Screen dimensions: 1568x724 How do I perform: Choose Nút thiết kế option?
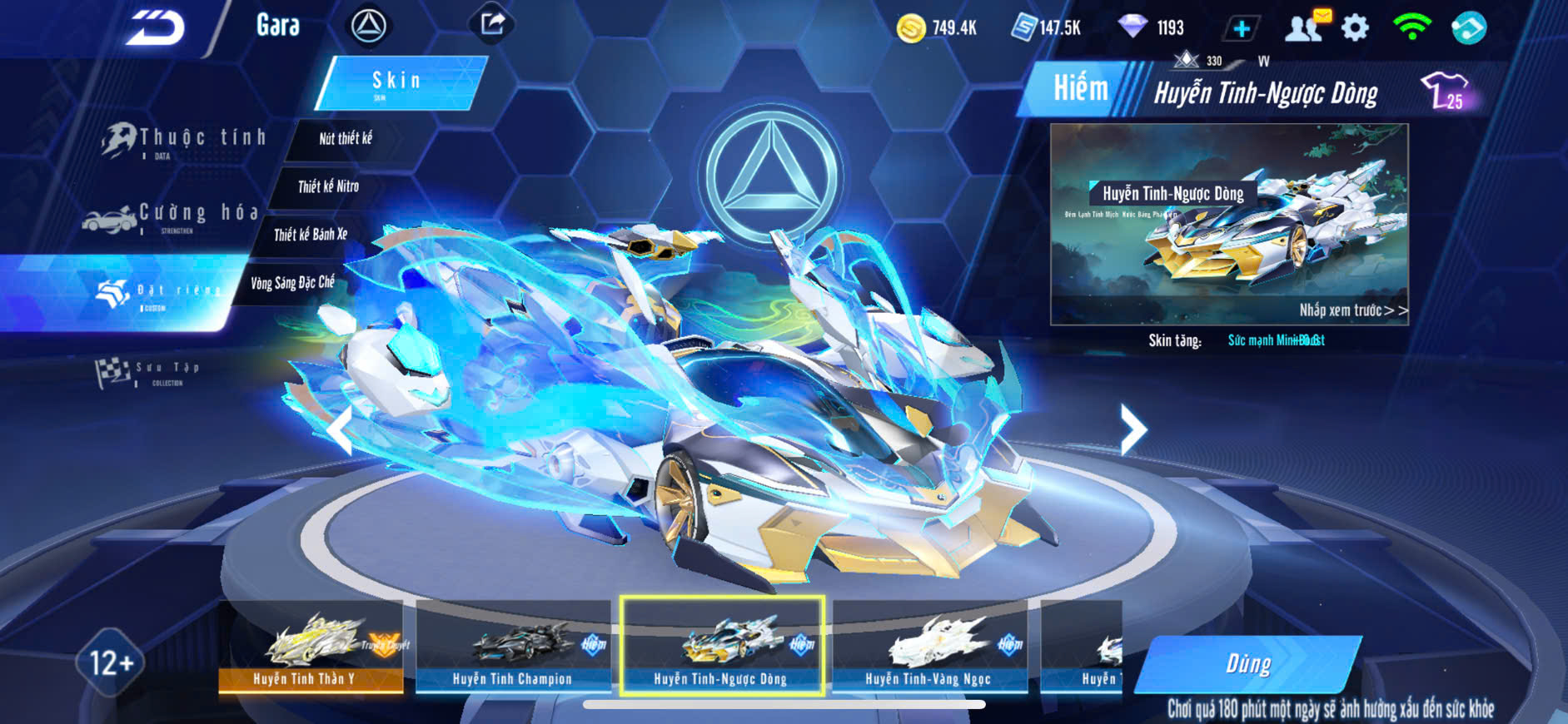(346, 139)
